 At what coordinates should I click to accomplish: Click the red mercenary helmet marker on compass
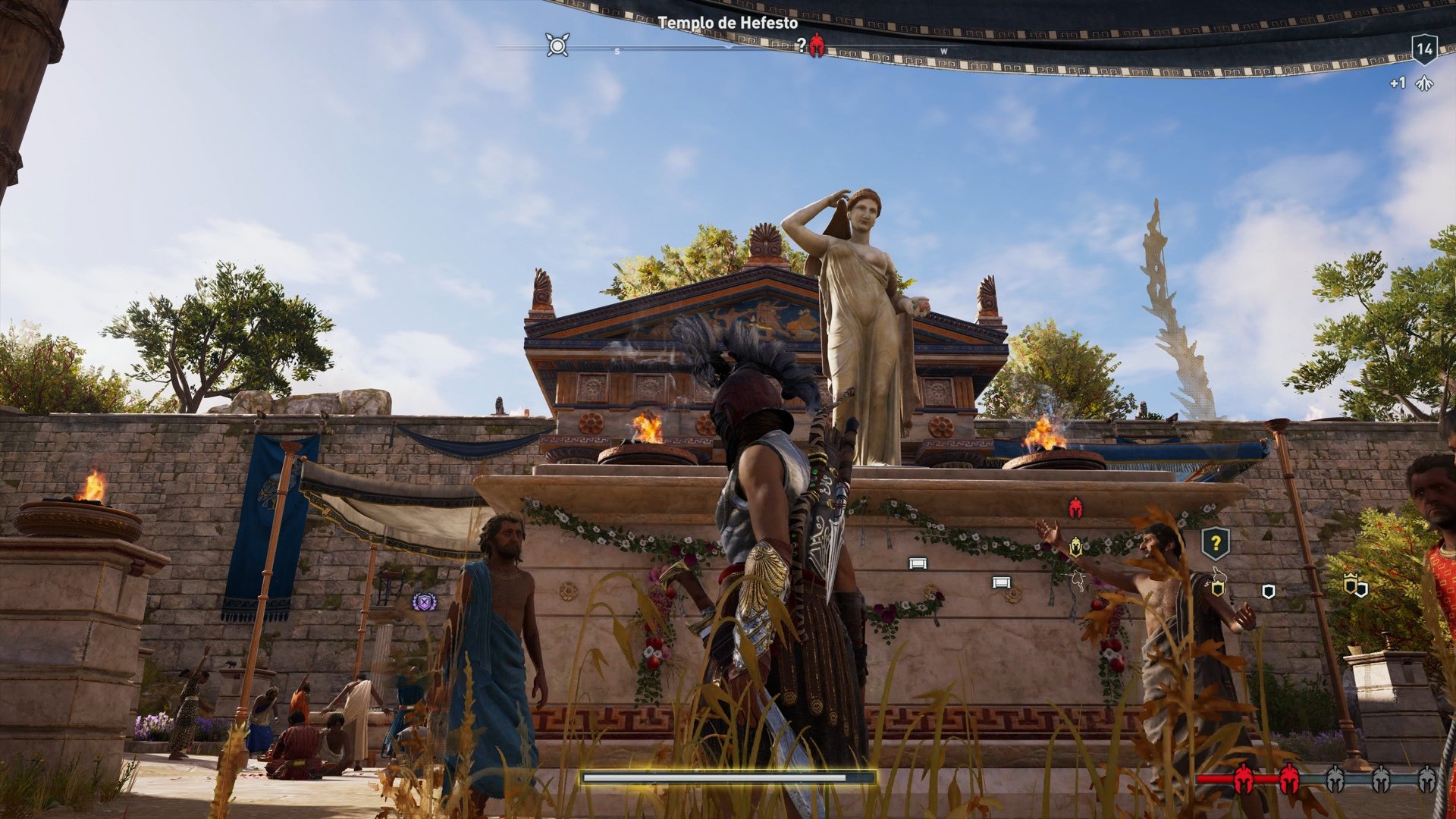coord(817,45)
